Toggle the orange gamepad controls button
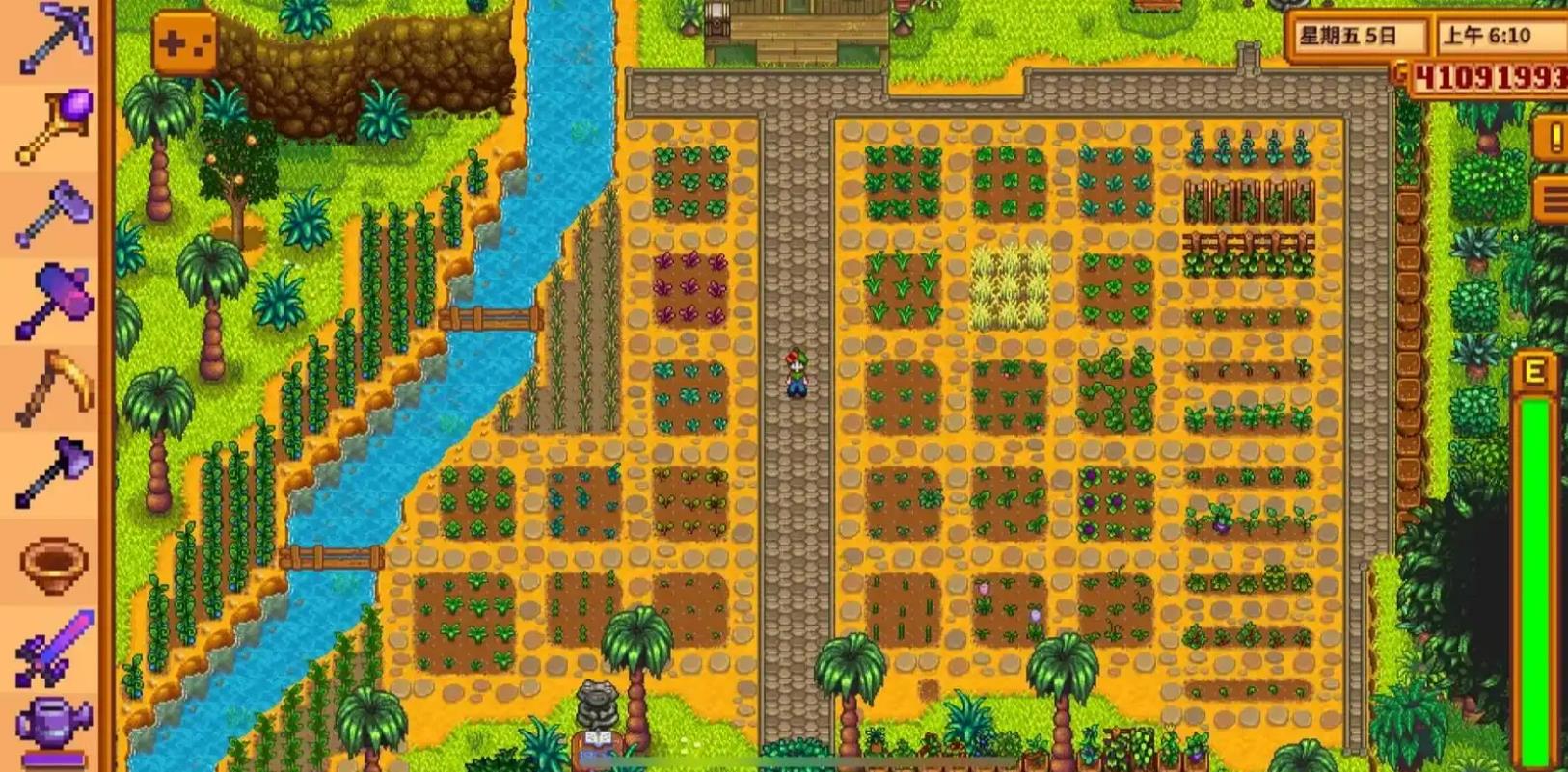Image resolution: width=1568 pixels, height=772 pixels. [183, 42]
